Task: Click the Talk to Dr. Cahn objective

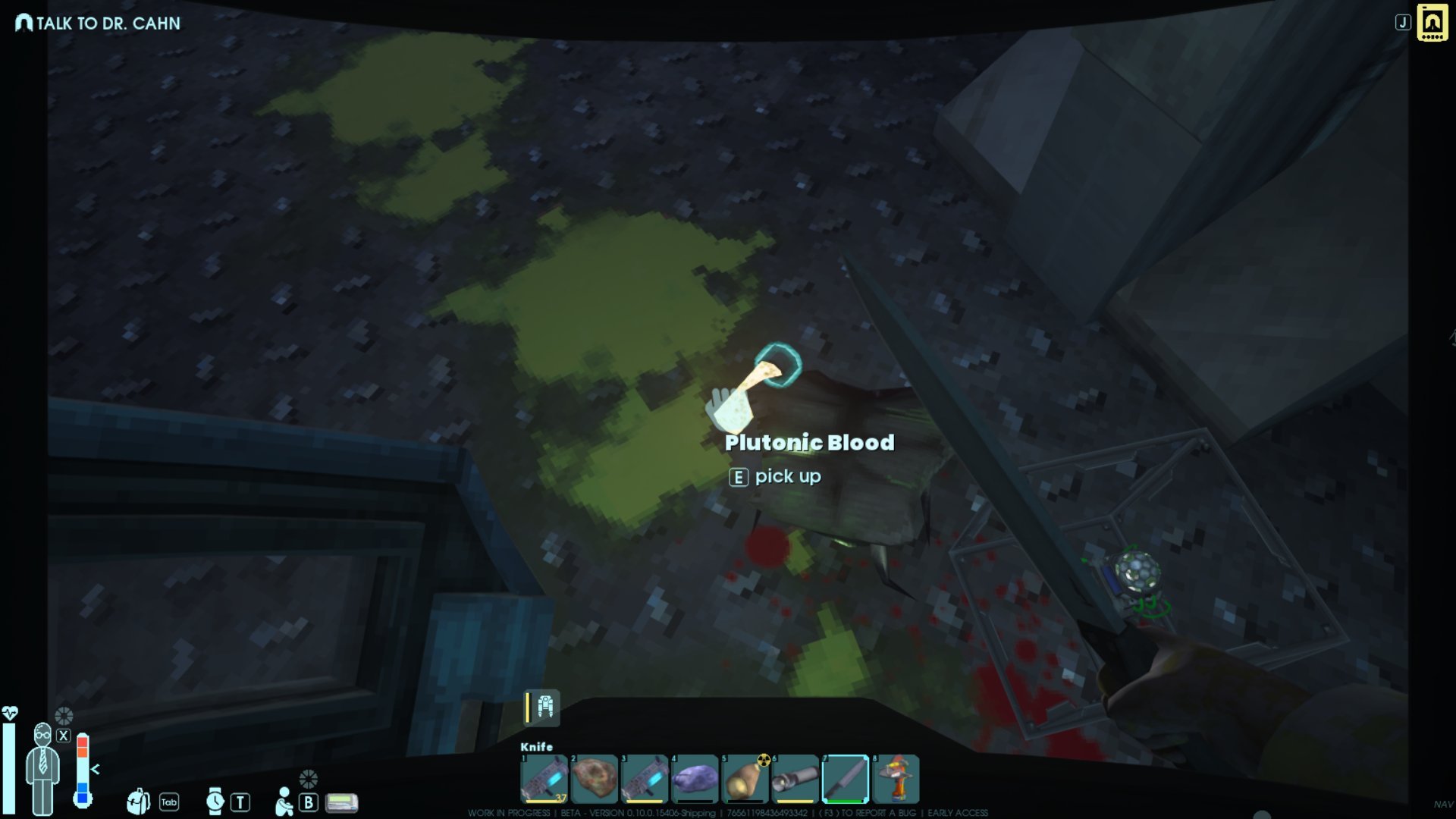Action: [x=99, y=24]
